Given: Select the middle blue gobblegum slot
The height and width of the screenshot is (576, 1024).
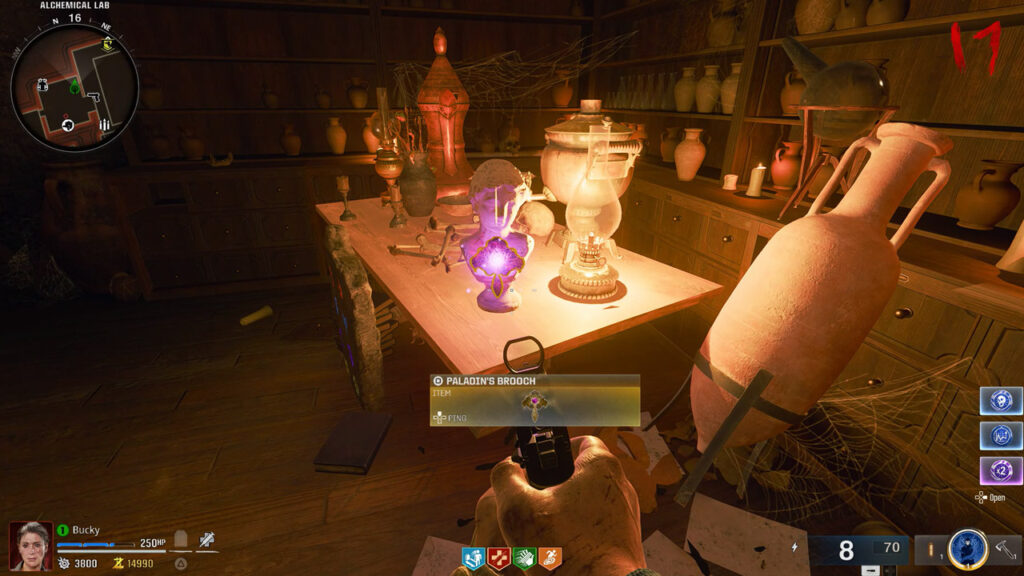Looking at the screenshot, I should click(1001, 437).
